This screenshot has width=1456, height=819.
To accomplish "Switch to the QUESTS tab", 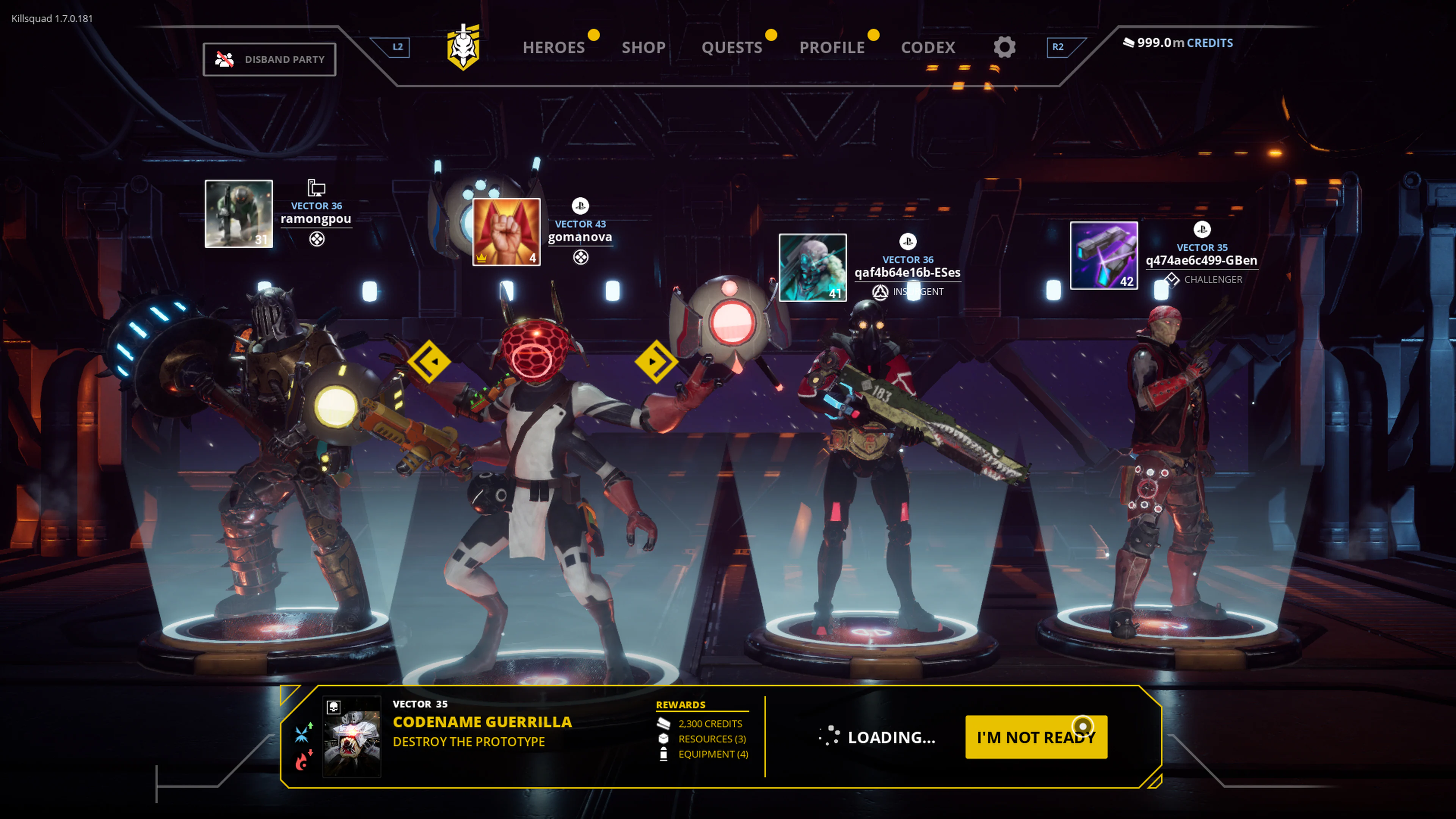I will 733,47.
